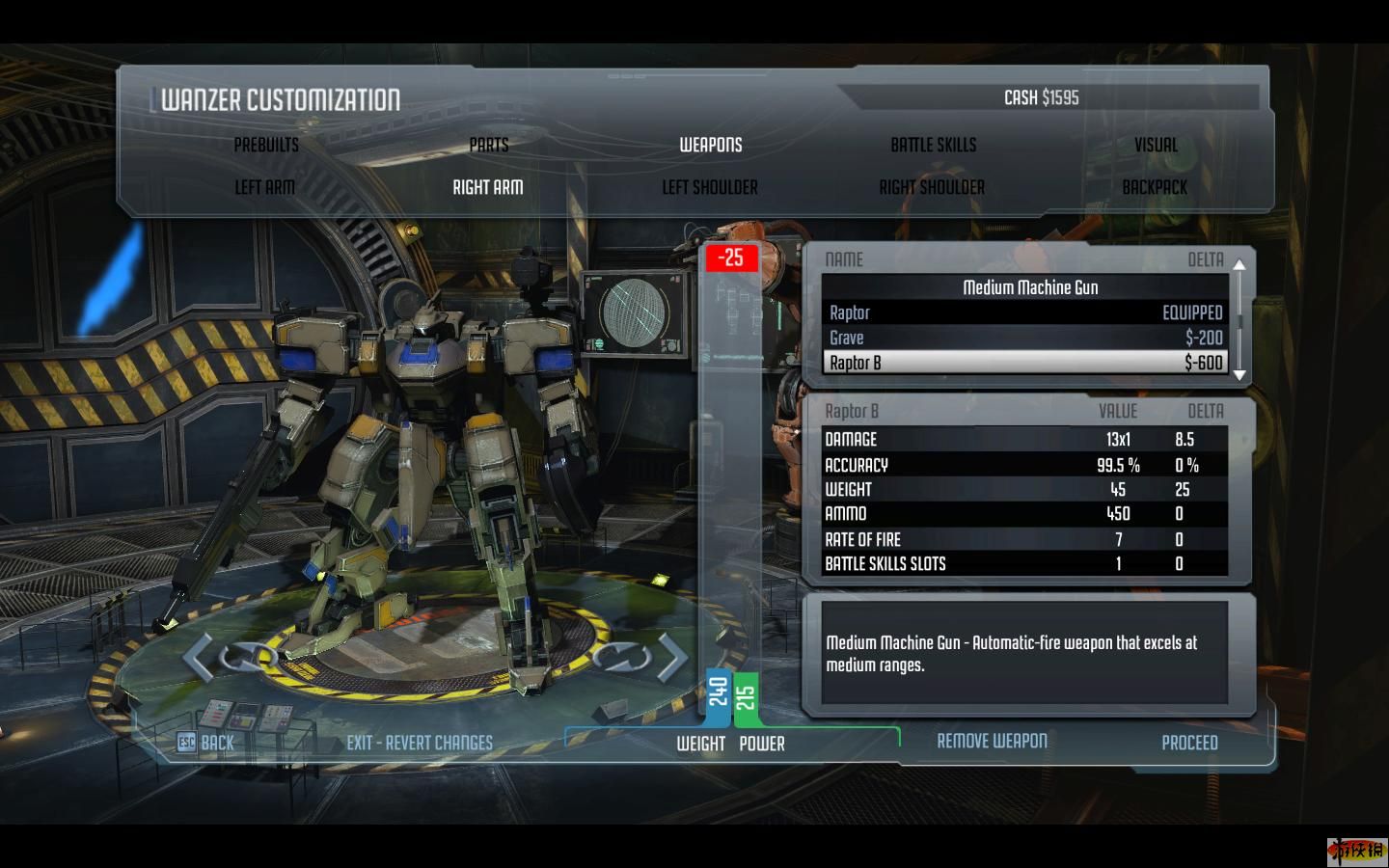Open the Backpack slot
The width and height of the screenshot is (1389, 868).
click(1155, 187)
